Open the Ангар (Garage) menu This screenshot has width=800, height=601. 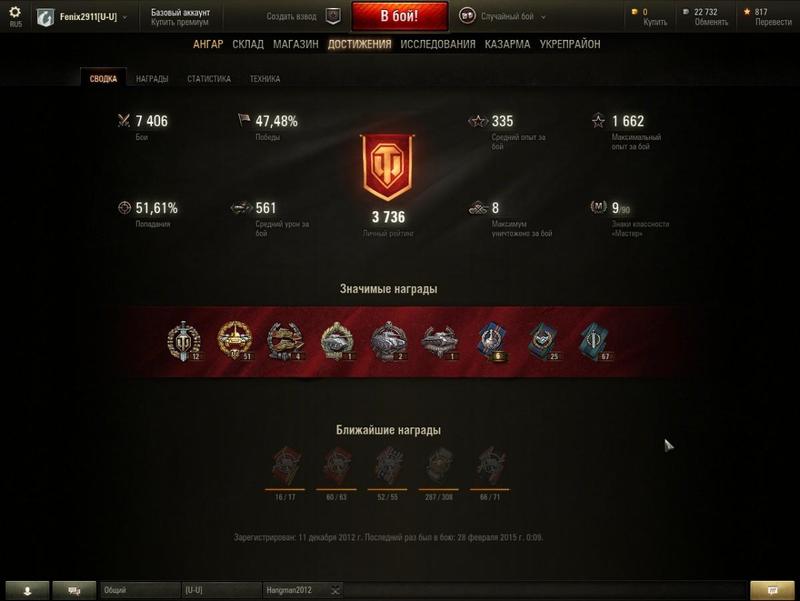coord(208,44)
